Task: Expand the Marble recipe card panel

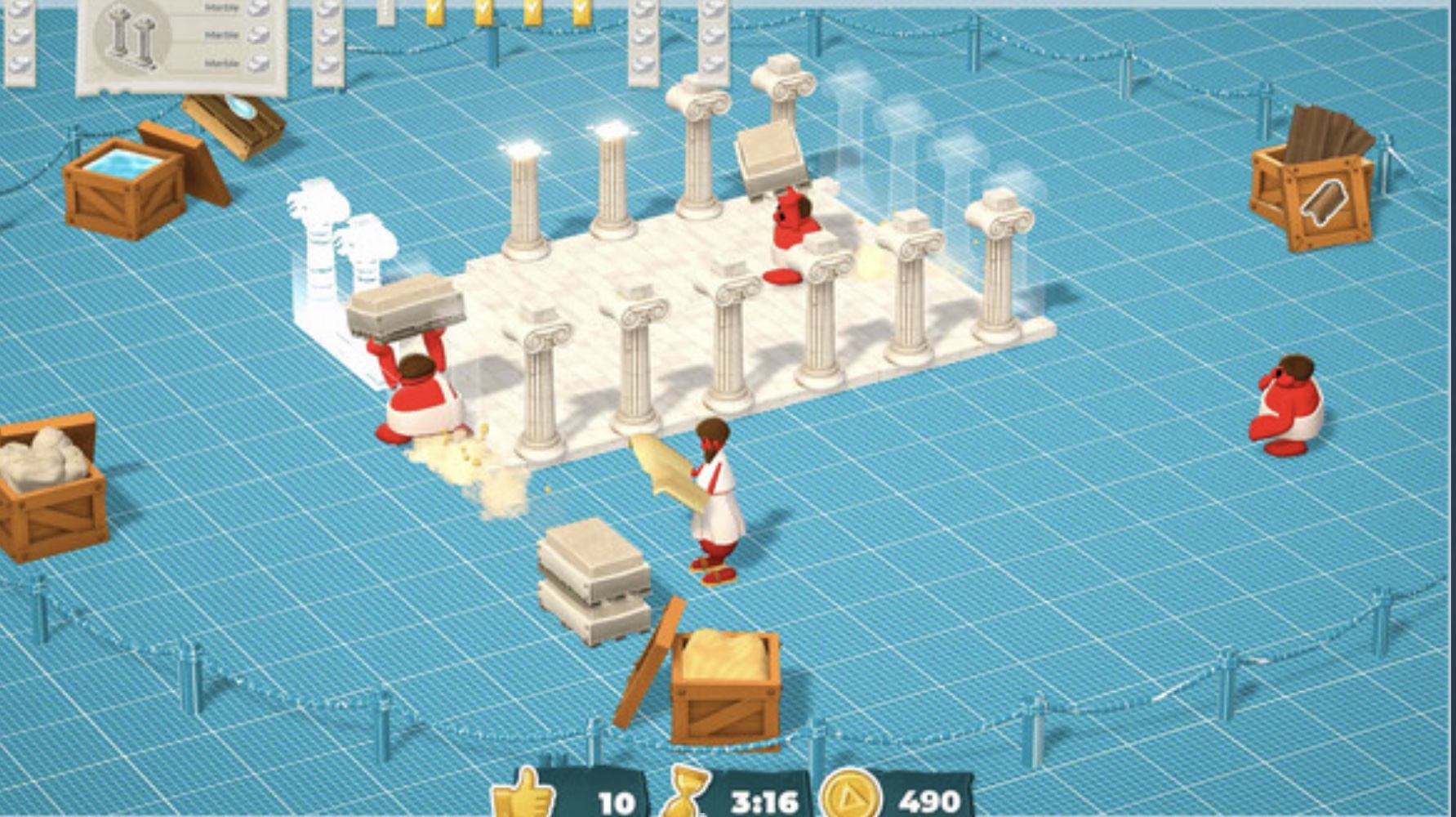Action: tap(184, 45)
